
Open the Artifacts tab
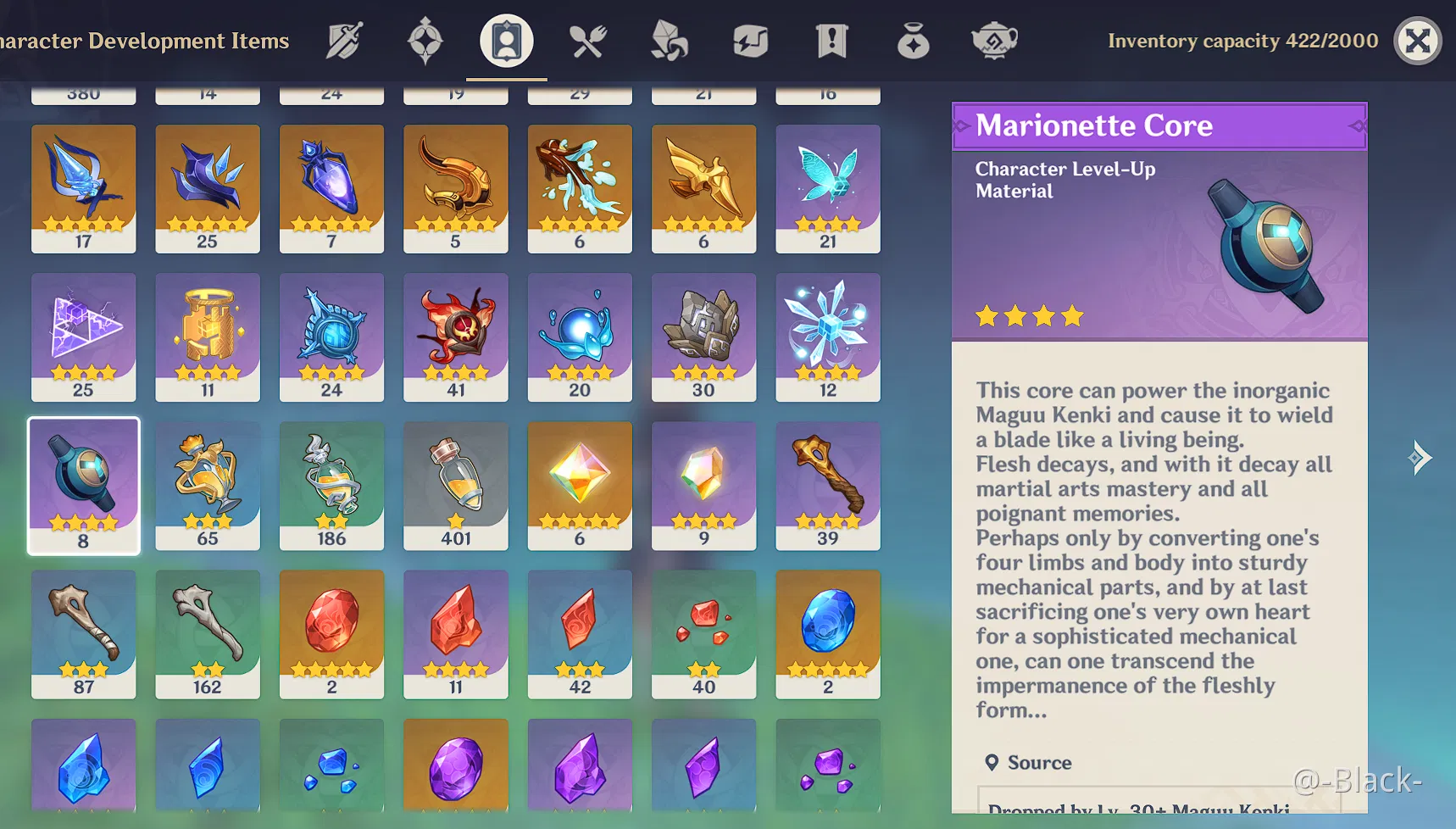click(x=425, y=41)
